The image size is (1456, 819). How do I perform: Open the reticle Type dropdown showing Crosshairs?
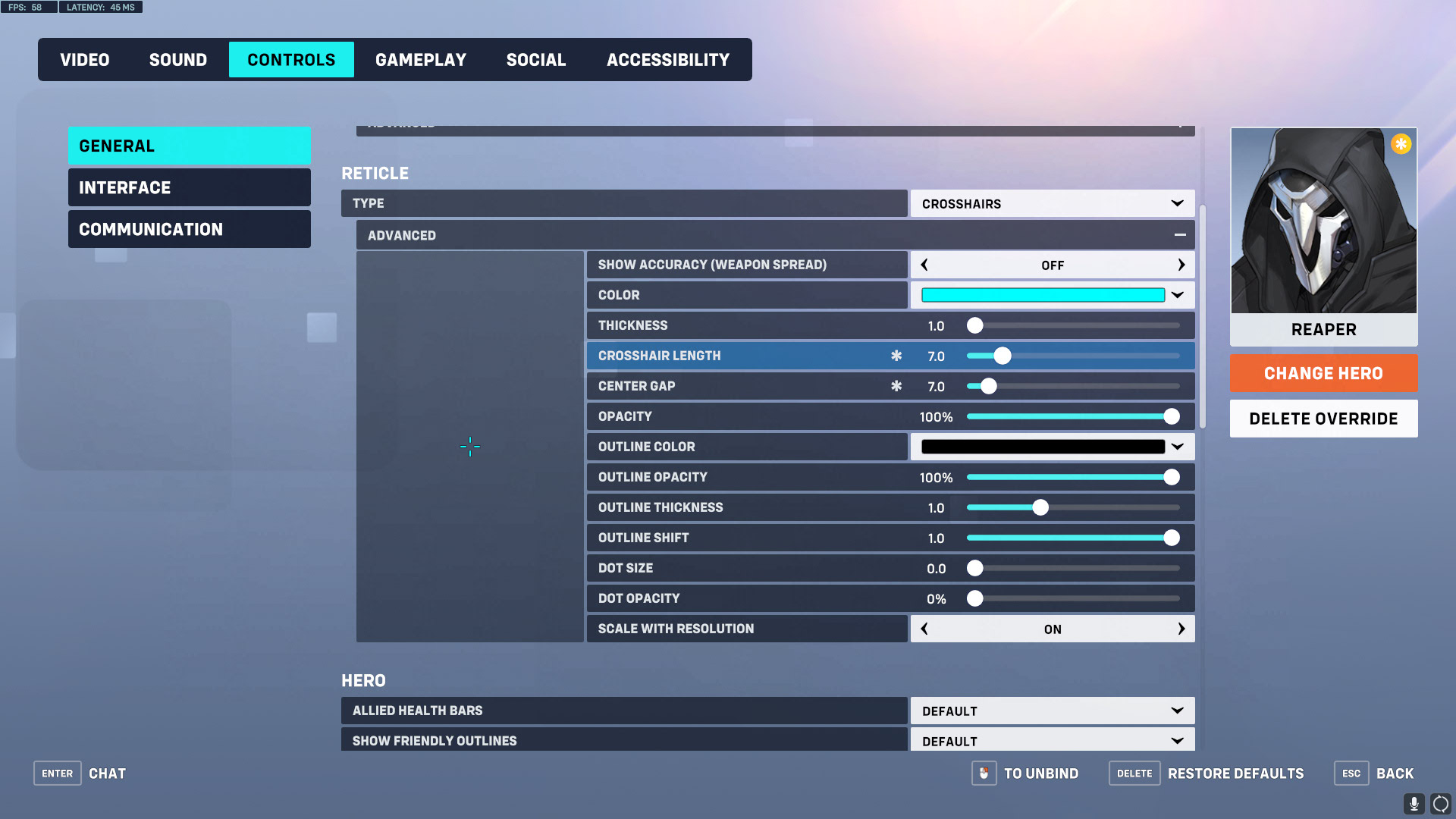[1052, 203]
